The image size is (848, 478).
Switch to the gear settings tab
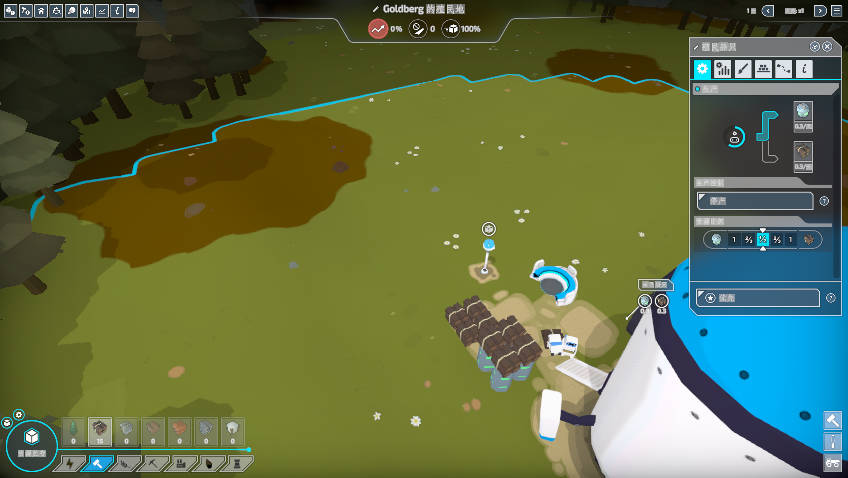(x=703, y=69)
